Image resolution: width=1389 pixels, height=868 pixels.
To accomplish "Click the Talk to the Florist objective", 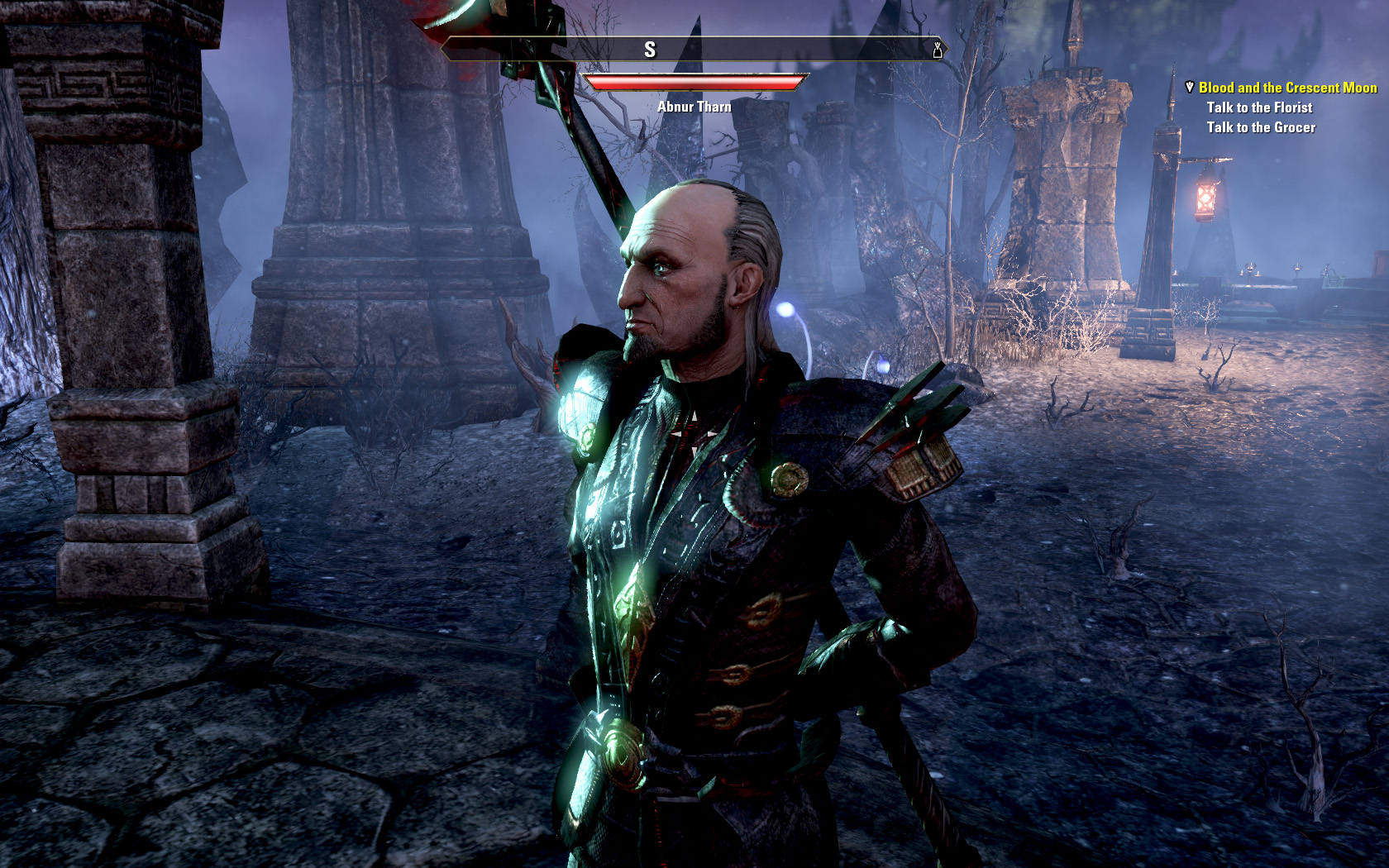I will [1259, 107].
